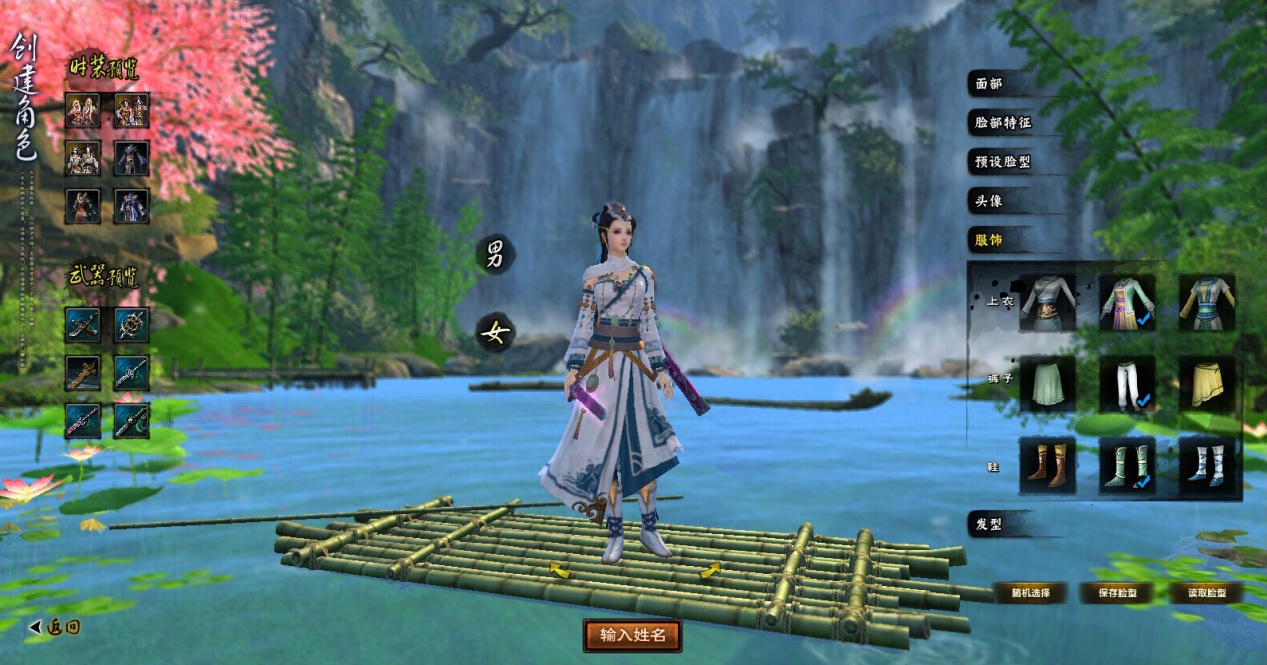Load a saved face via 读取脸型
The width and height of the screenshot is (1267, 665).
tap(1205, 593)
